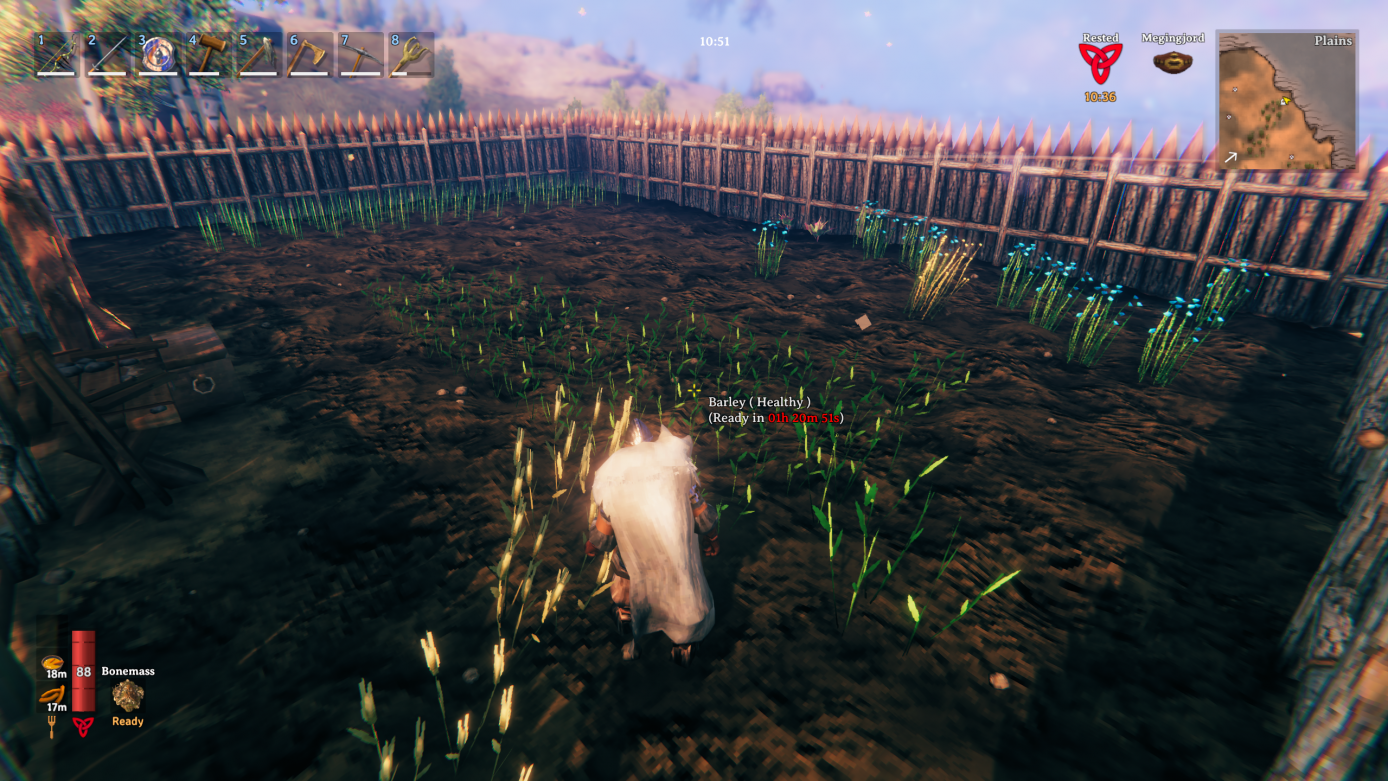
Task: Click the Plains biome label
Action: click(1334, 41)
